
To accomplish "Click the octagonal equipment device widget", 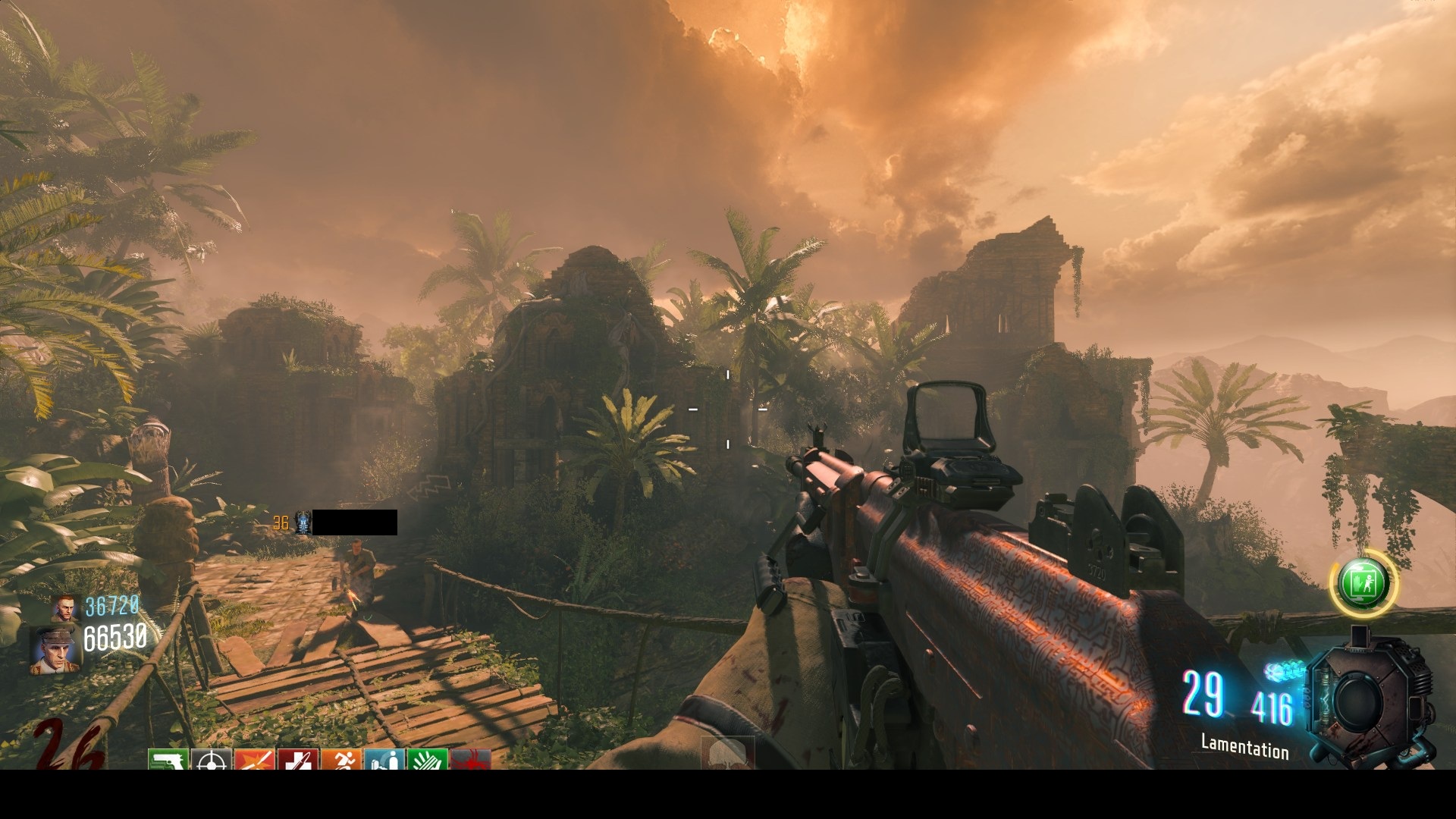I will coord(1370,698).
